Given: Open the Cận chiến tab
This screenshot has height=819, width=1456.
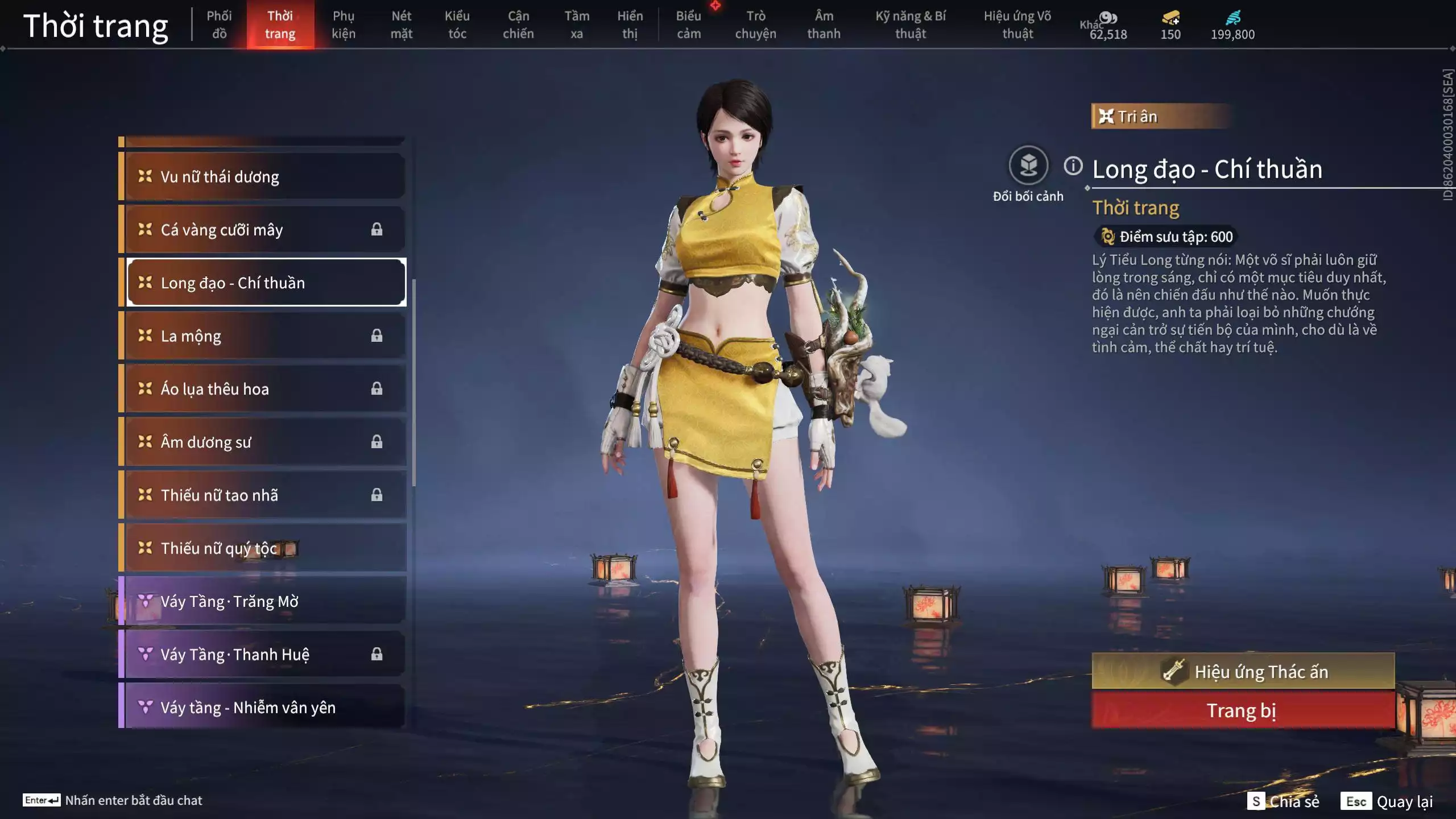Looking at the screenshot, I should coord(518,24).
